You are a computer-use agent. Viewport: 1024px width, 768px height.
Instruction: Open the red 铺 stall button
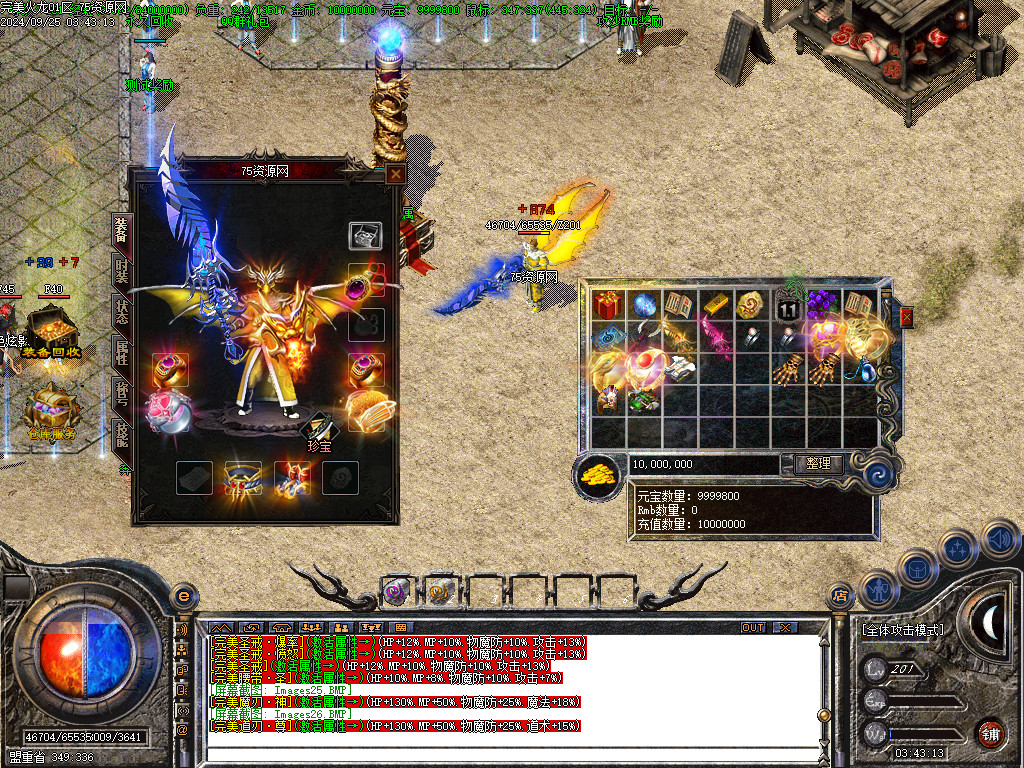coord(990,732)
